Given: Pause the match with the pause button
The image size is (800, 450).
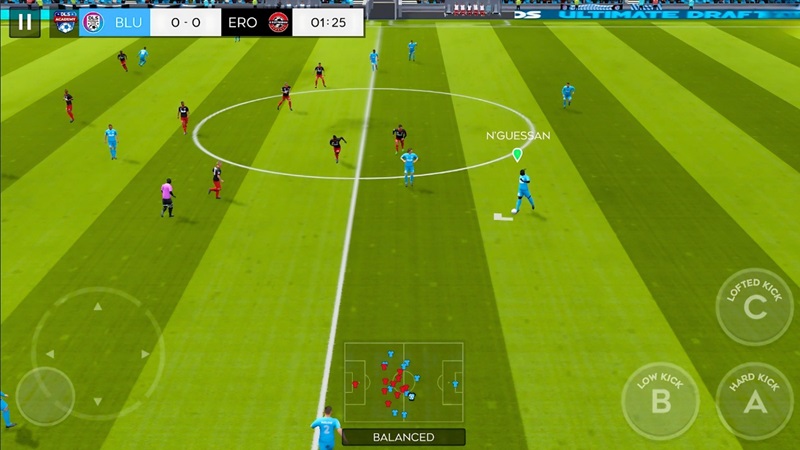Looking at the screenshot, I should [24, 22].
